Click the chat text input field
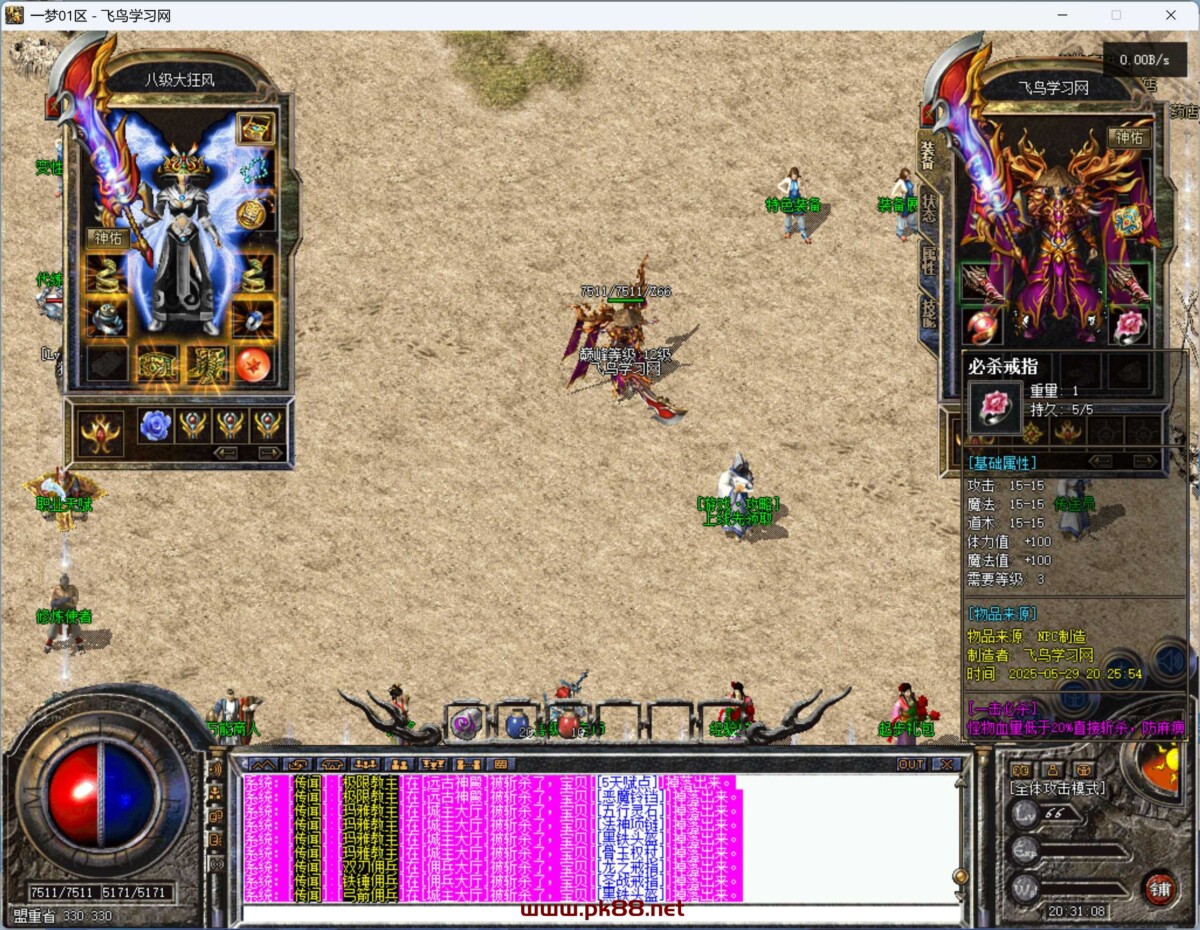 (x=600, y=912)
